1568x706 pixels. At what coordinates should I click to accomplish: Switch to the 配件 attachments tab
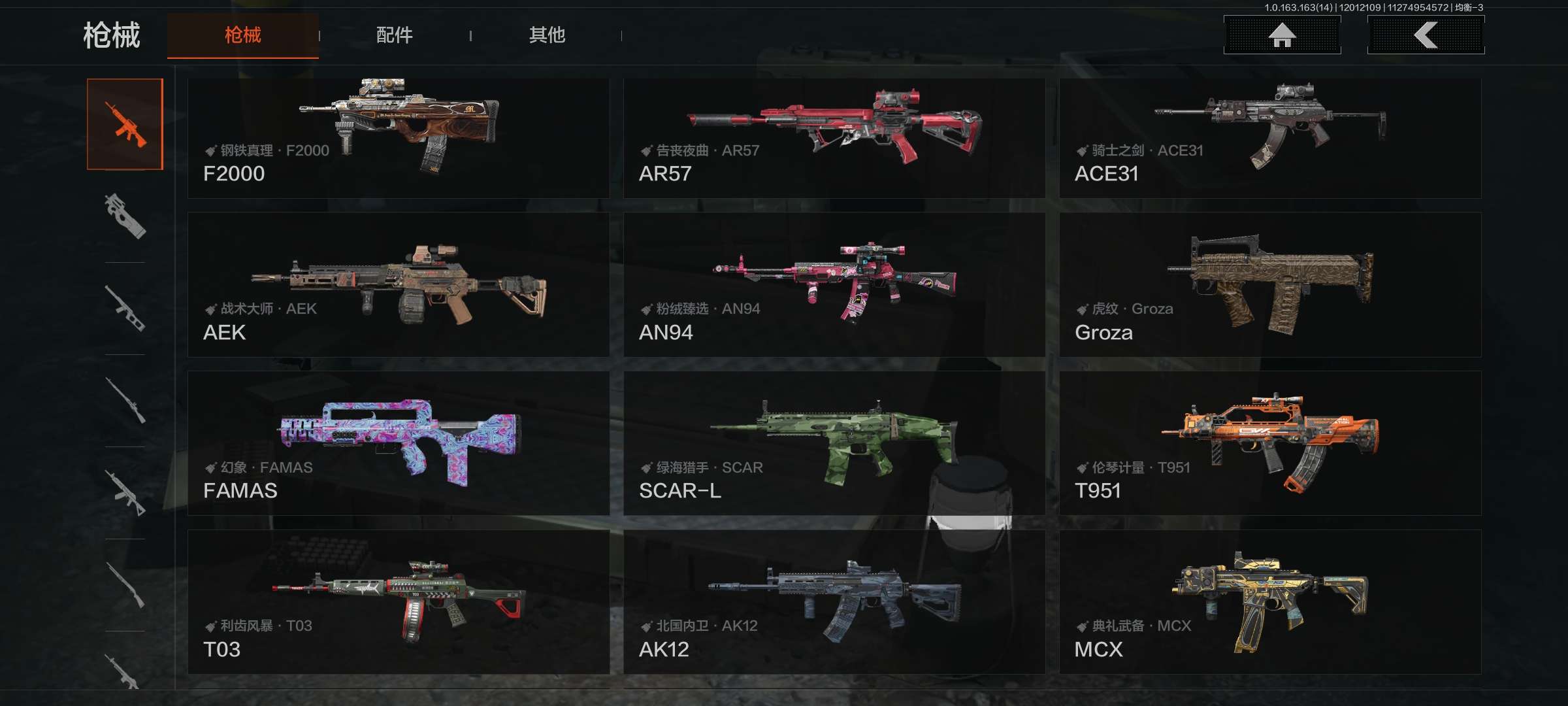(394, 35)
